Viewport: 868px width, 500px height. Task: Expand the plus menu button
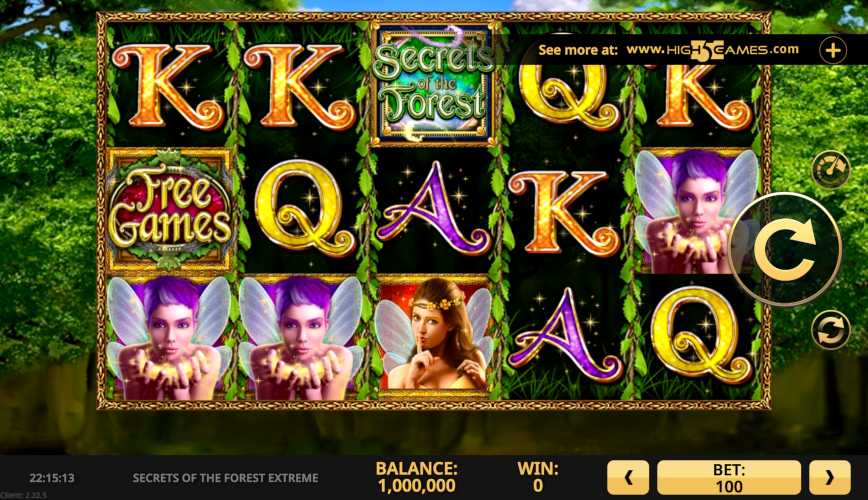(832, 49)
